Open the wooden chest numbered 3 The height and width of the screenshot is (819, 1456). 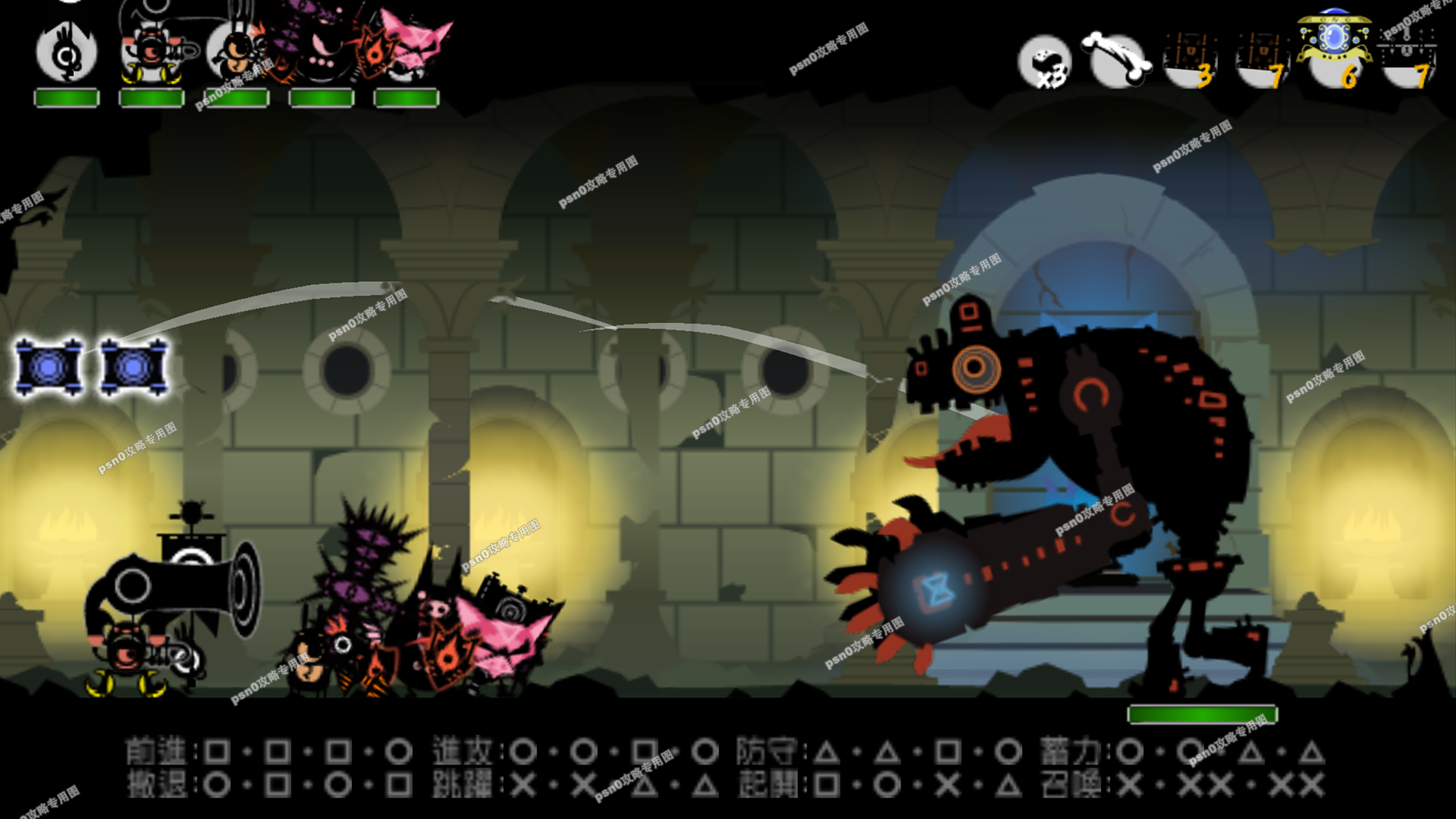(x=1189, y=61)
